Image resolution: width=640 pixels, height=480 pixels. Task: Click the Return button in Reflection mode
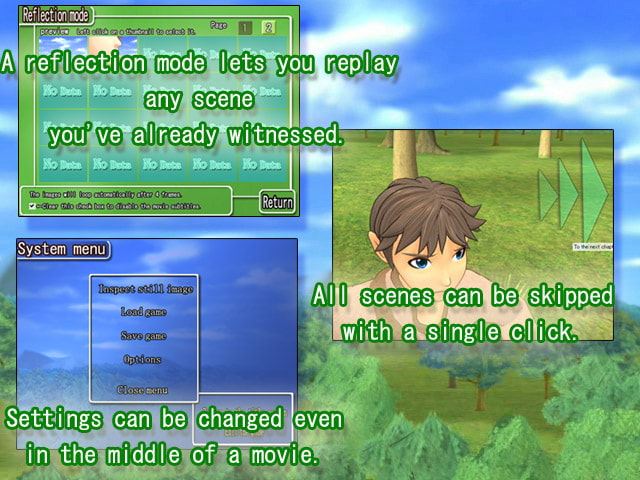coord(277,202)
